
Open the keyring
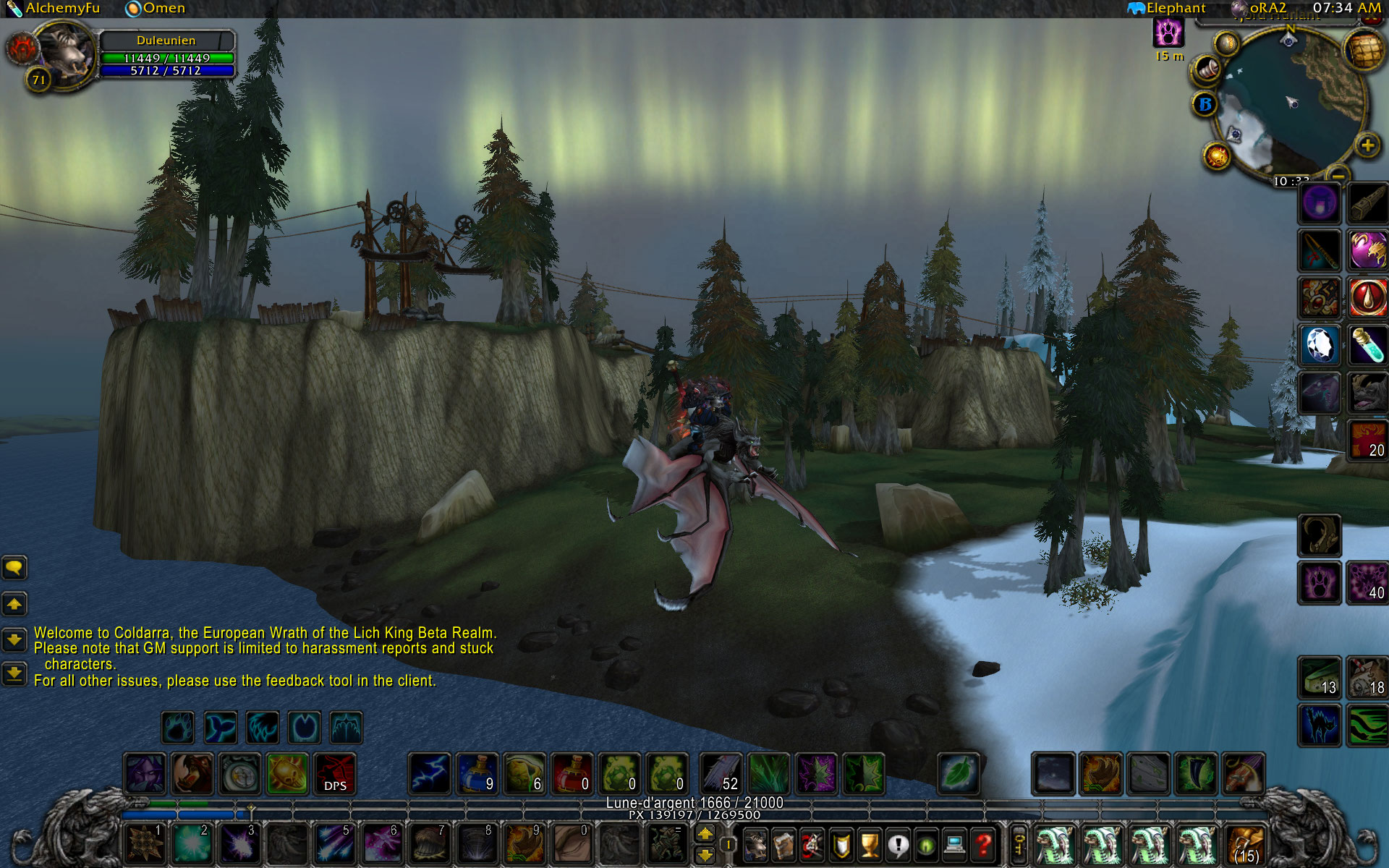(x=1019, y=844)
